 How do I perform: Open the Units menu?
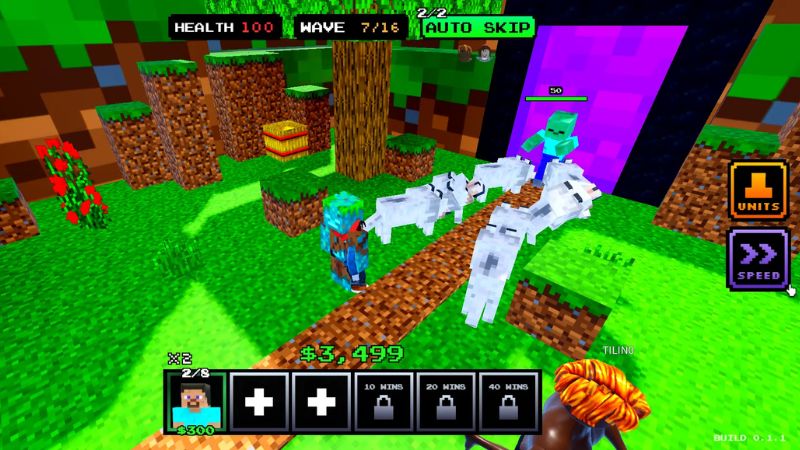(x=759, y=189)
